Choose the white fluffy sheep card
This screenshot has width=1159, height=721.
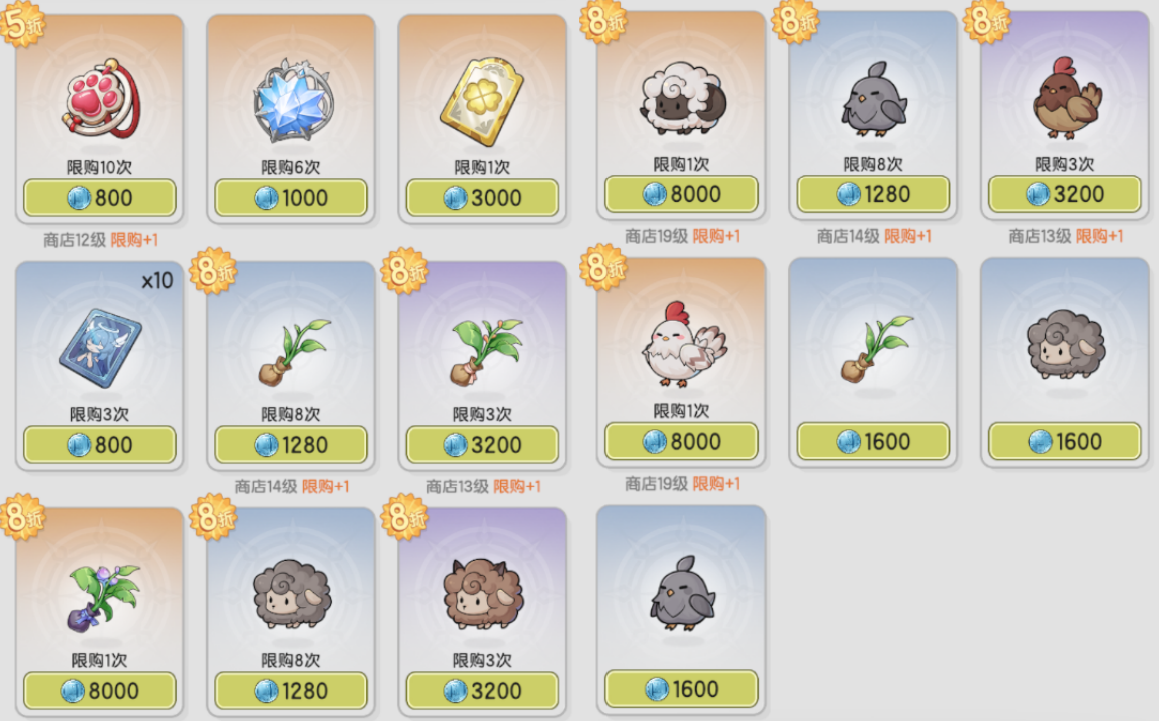click(681, 101)
